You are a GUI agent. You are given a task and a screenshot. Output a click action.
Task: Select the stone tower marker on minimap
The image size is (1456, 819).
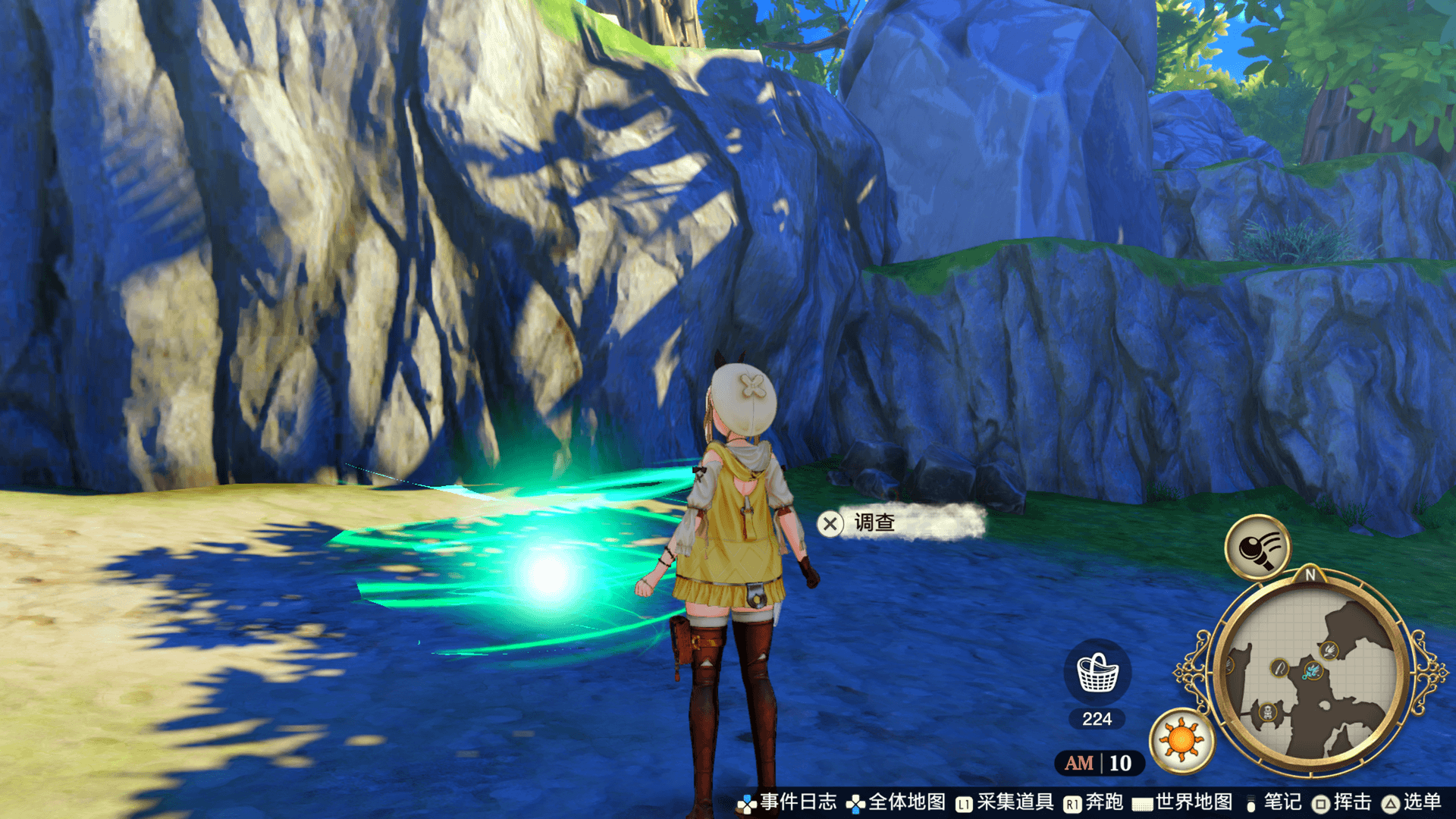point(1267,712)
